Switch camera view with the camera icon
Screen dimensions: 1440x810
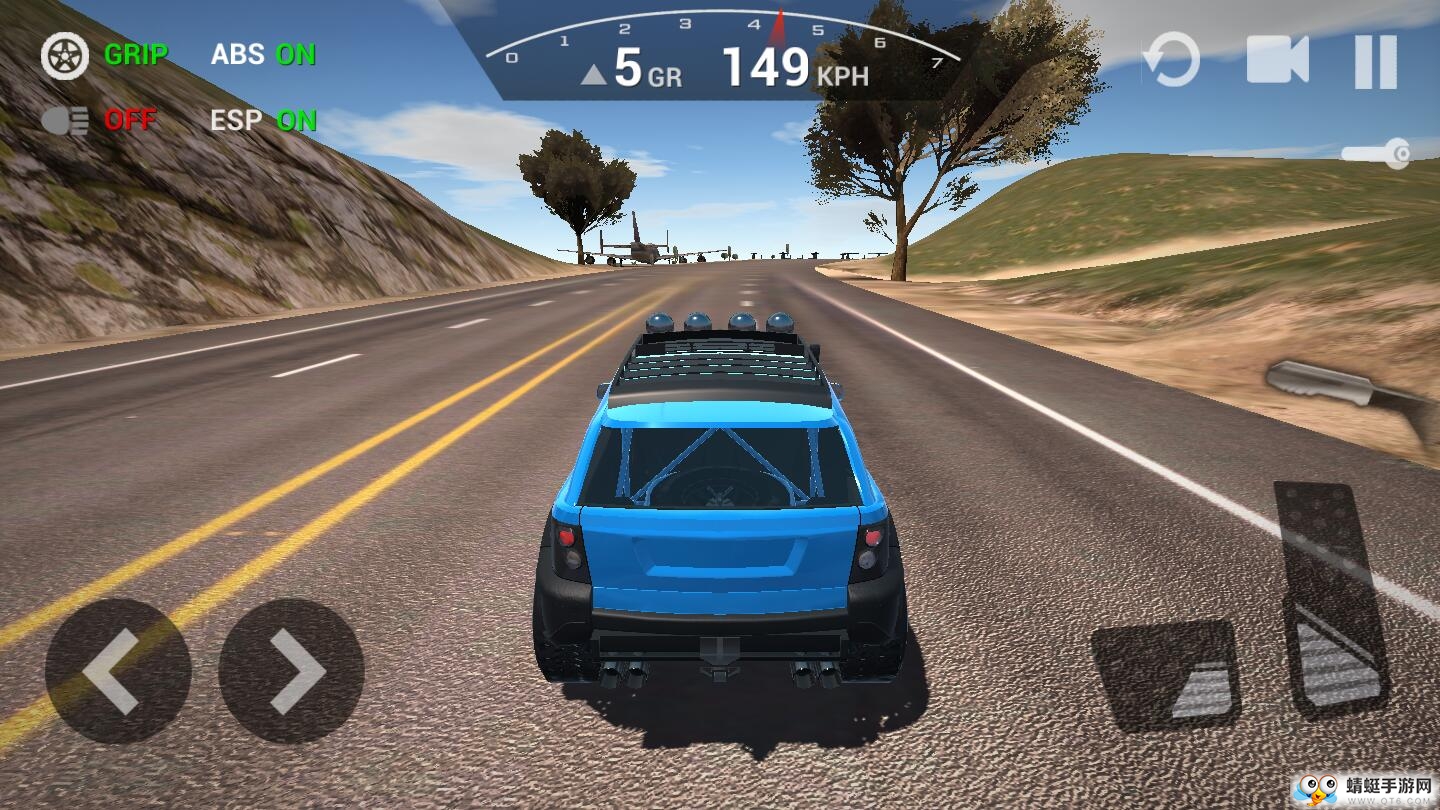click(x=1277, y=60)
